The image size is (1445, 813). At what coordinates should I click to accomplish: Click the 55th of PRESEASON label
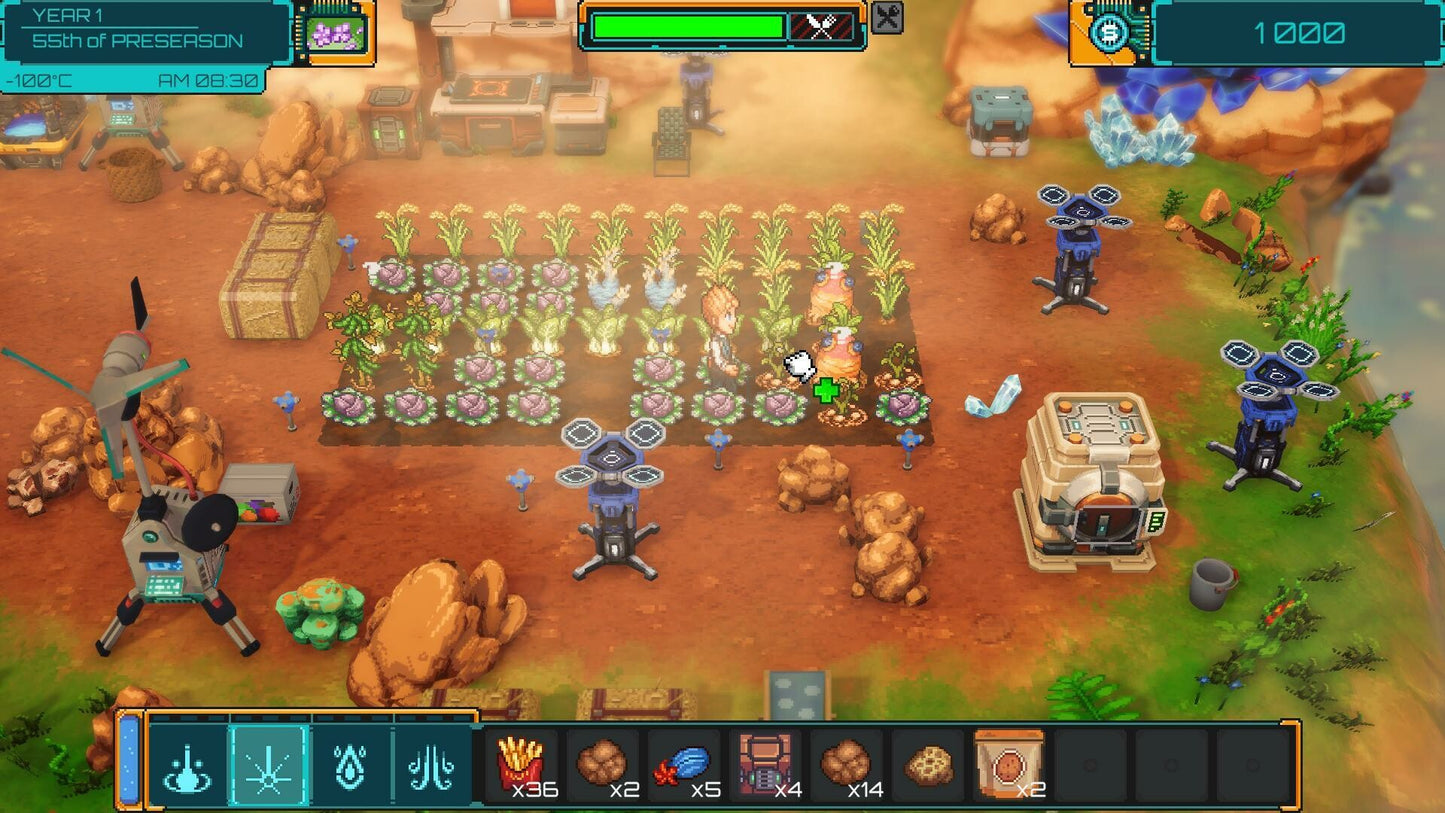(140, 41)
